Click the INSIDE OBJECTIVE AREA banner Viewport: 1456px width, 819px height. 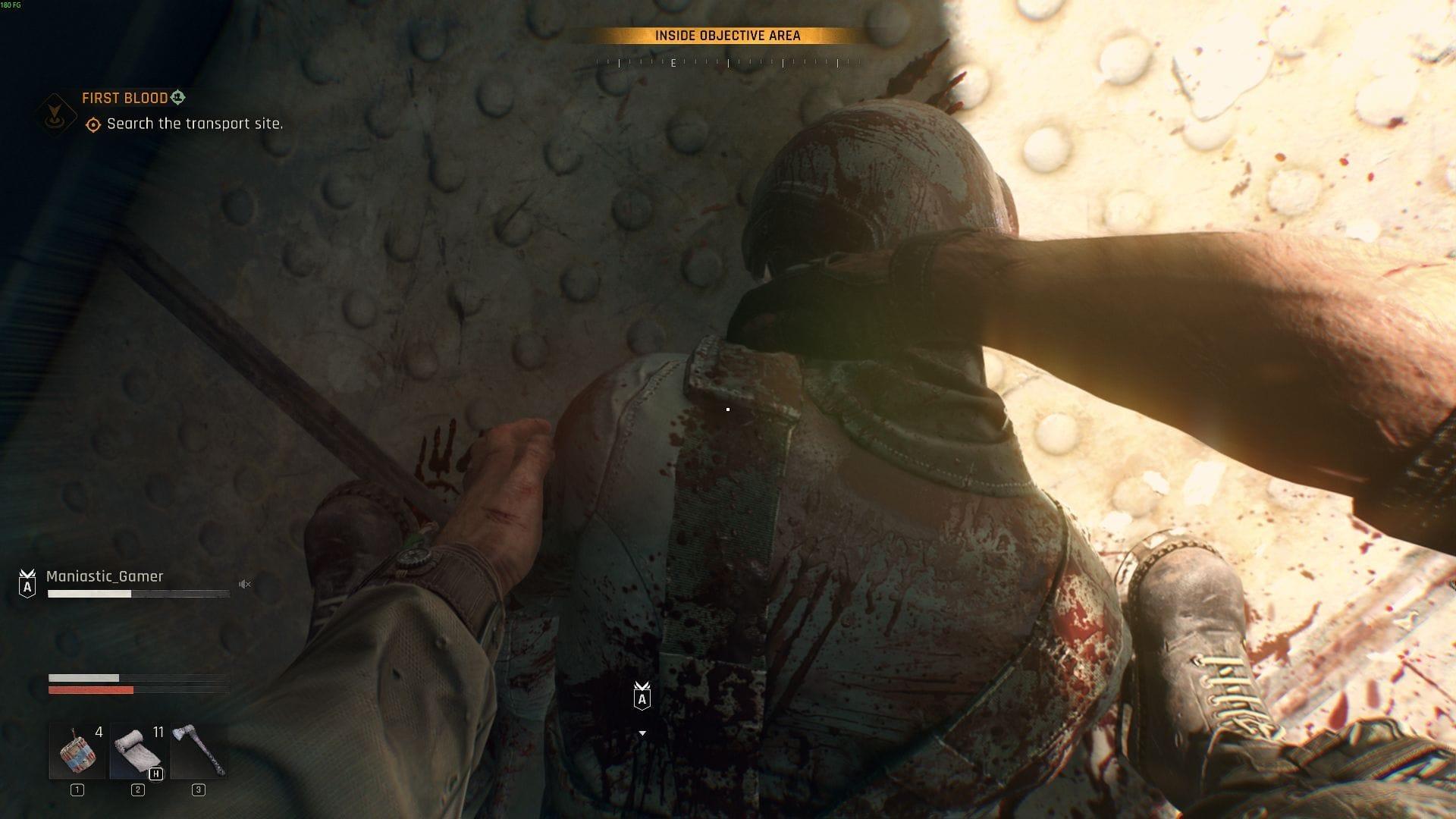[726, 34]
